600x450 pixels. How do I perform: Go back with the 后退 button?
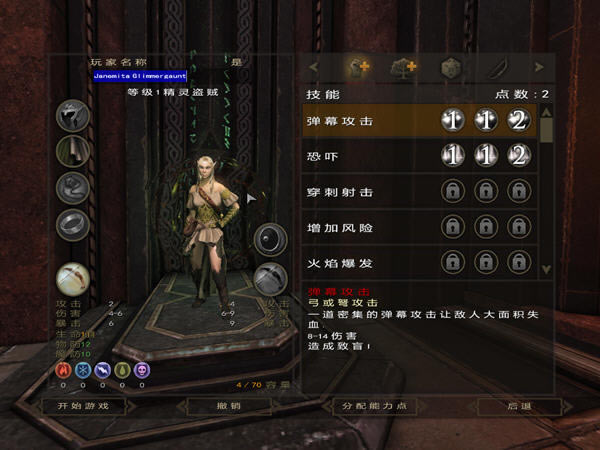(x=519, y=406)
